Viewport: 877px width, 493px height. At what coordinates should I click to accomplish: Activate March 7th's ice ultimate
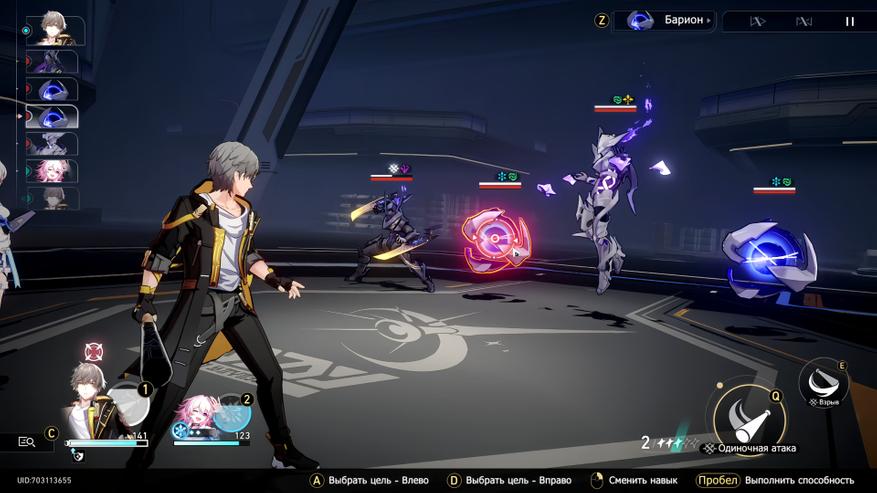232,412
